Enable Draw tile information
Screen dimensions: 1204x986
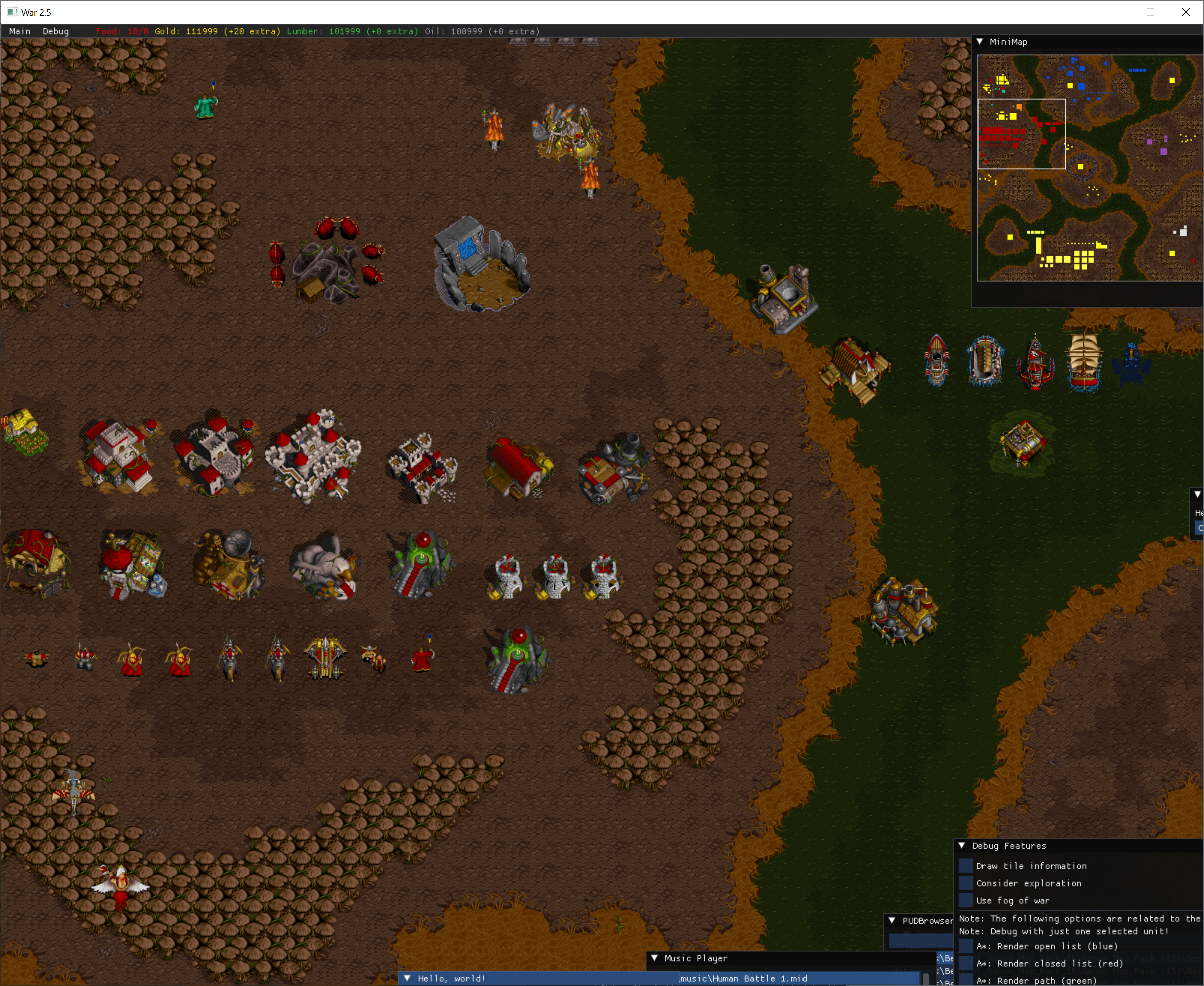point(966,866)
